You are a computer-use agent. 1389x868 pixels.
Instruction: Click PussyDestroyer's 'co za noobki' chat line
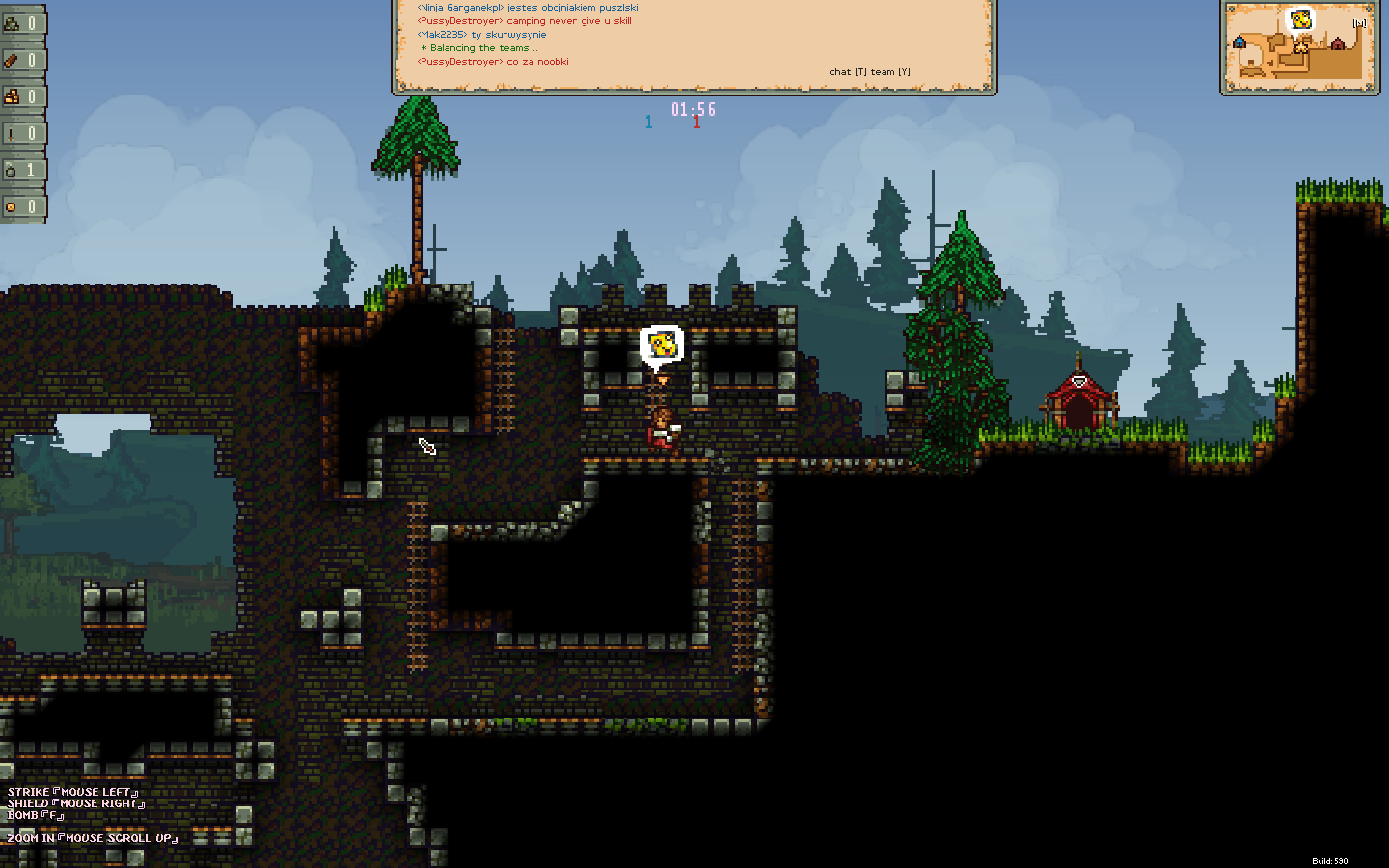pos(493,62)
